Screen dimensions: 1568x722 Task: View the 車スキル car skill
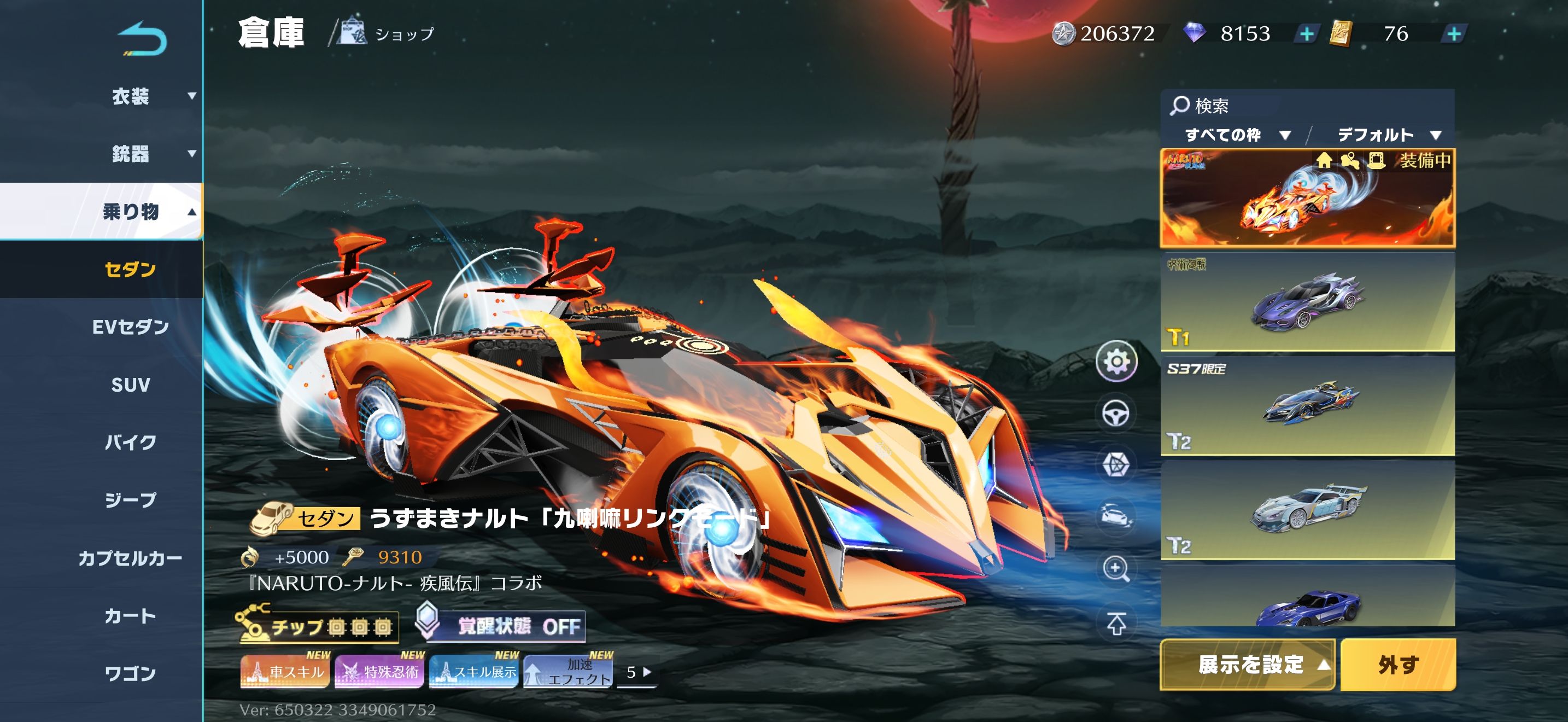(284, 672)
